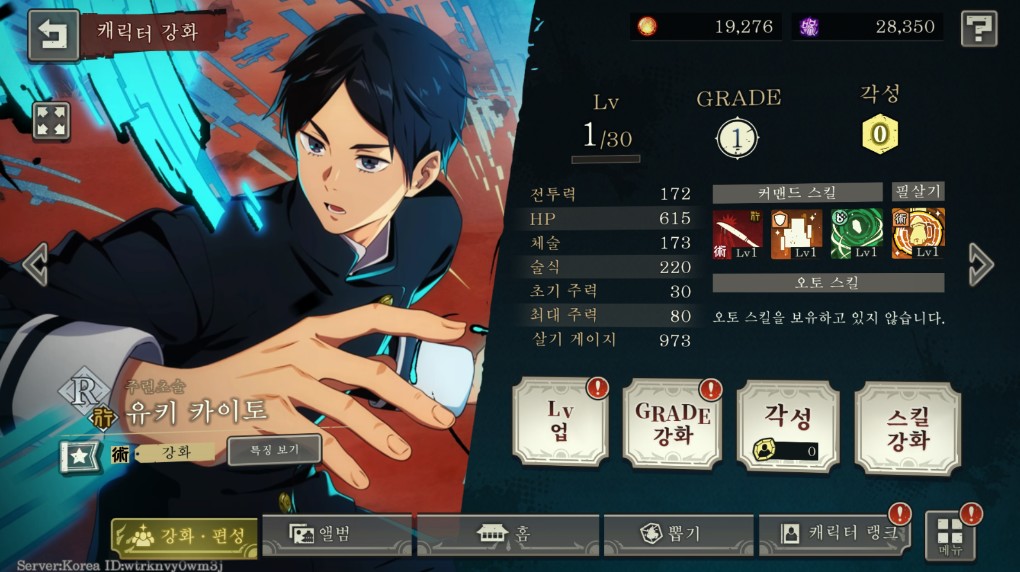The width and height of the screenshot is (1020, 572).
Task: Open the 스킬 강화 skill upgrade button
Action: coord(907,428)
